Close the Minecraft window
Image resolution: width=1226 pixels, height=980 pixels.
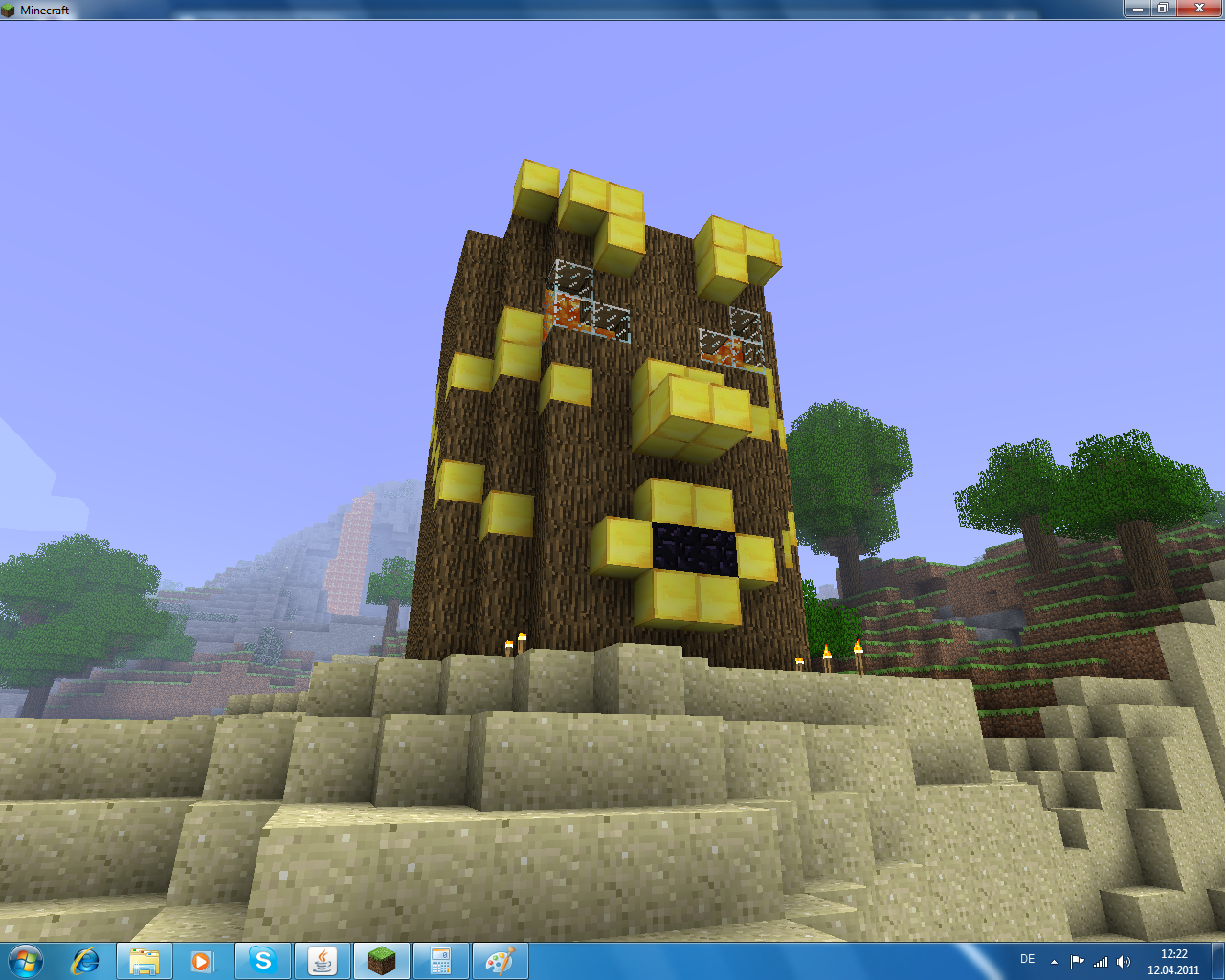(x=1199, y=9)
